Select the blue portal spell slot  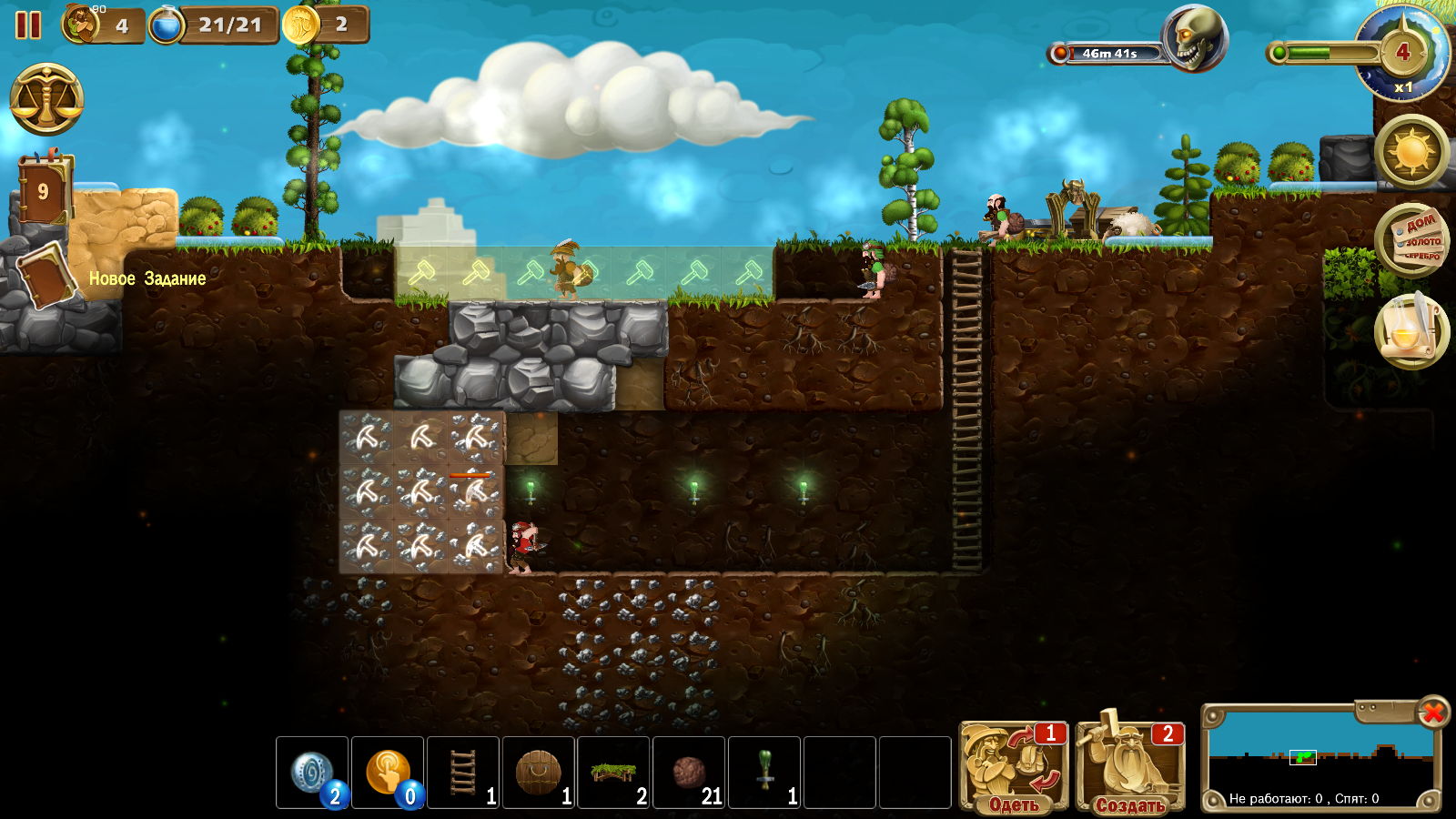pyautogui.click(x=312, y=773)
